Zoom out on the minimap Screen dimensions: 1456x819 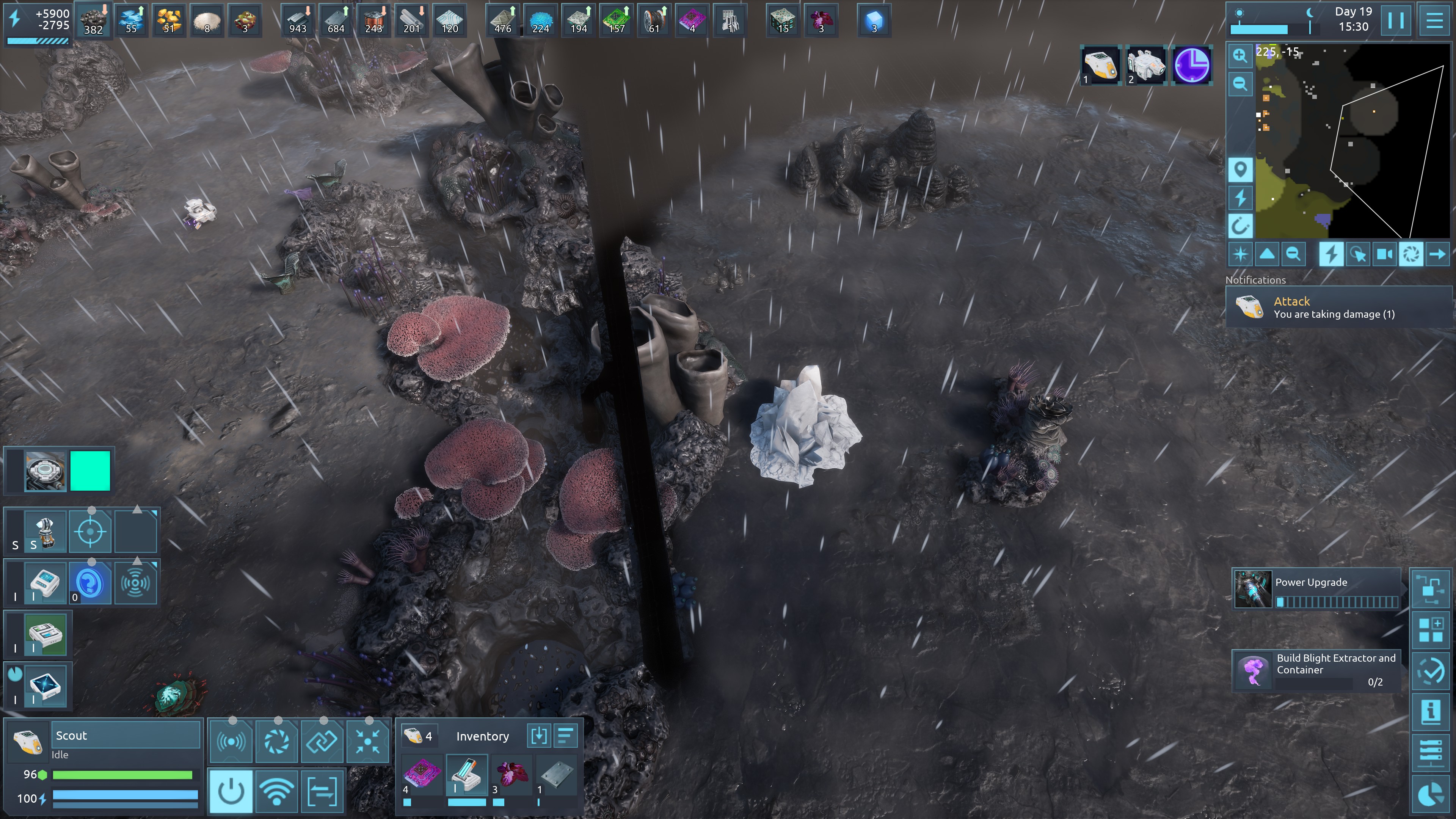[x=1240, y=84]
